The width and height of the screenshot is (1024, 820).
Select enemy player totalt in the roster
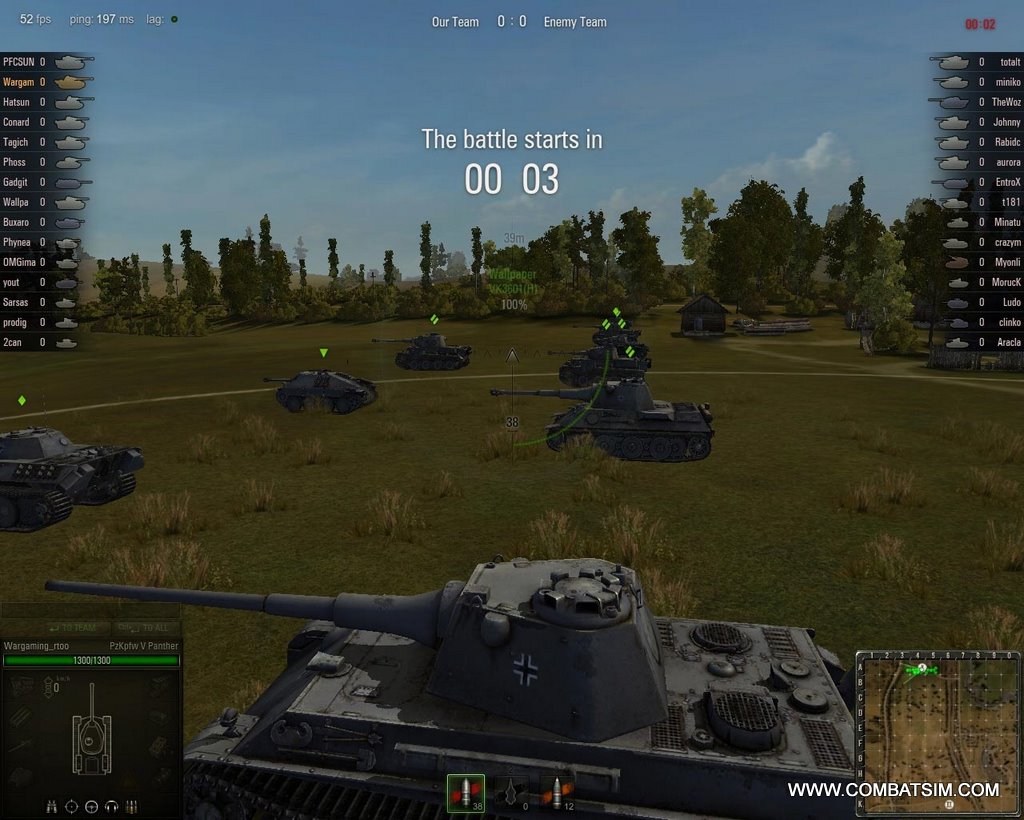coord(1007,62)
